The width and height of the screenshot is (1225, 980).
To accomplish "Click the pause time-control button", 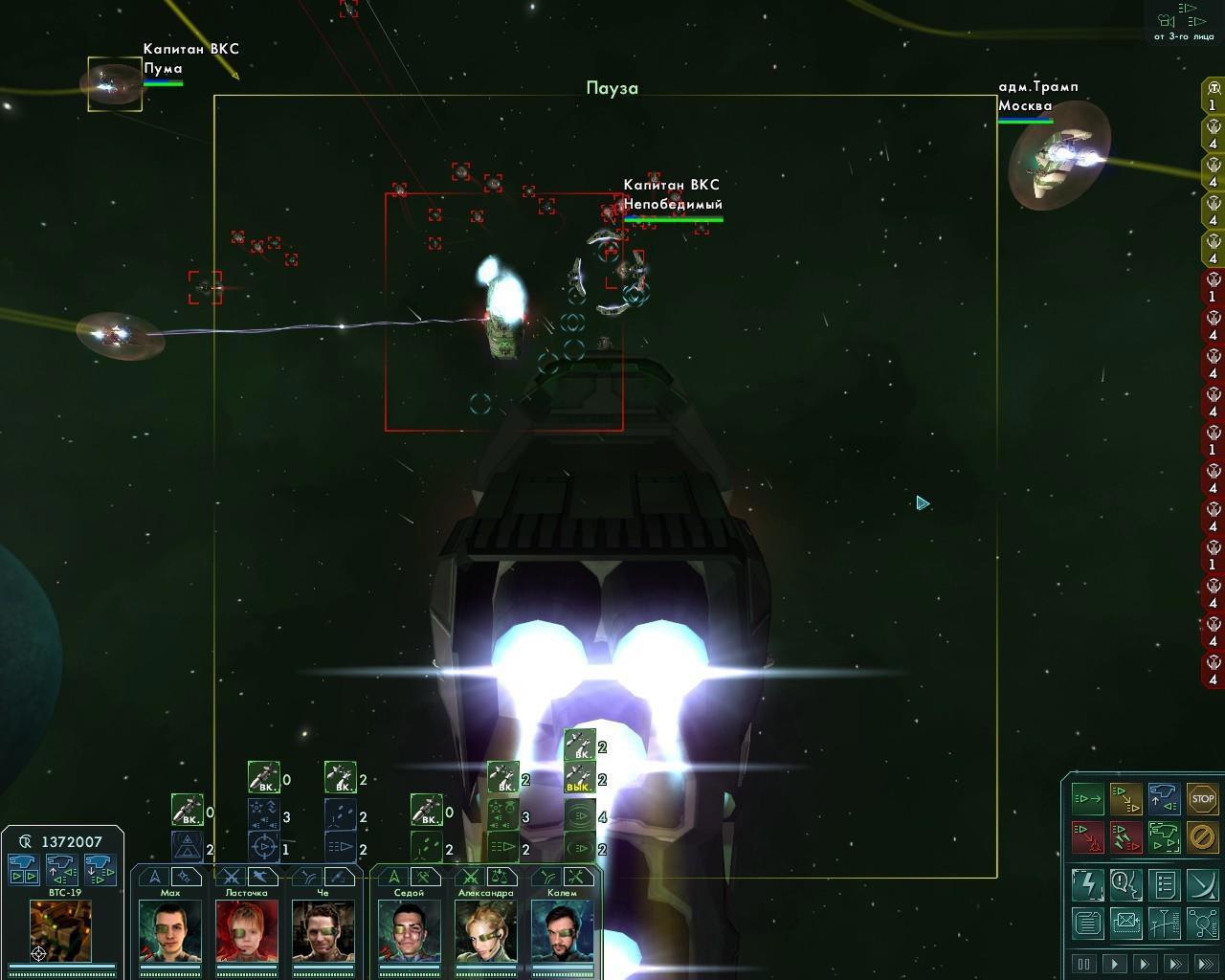I will click(x=1084, y=964).
